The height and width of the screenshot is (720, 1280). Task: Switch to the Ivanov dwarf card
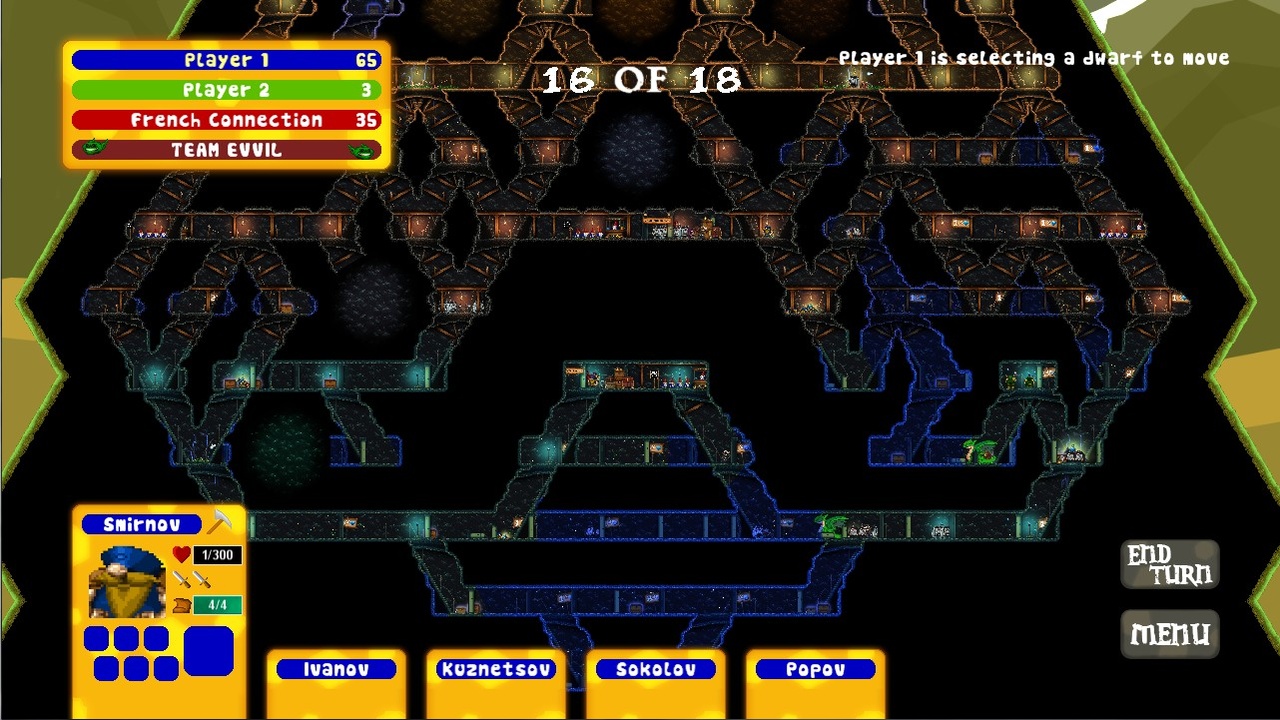click(335, 669)
